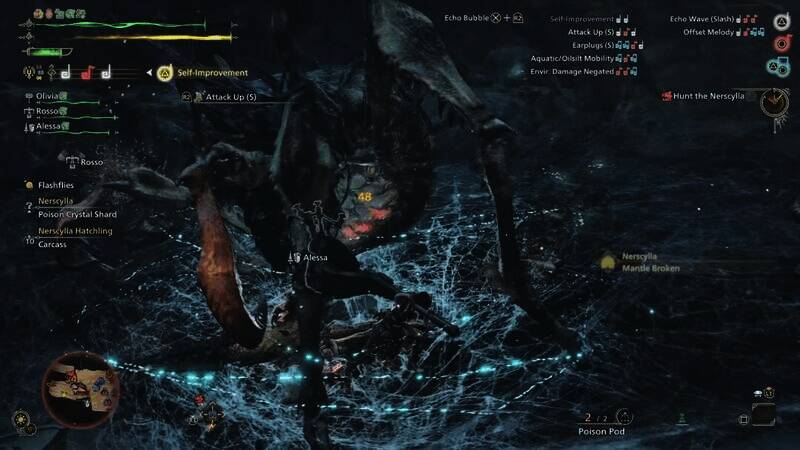Click the quest timer clock icon
The height and width of the screenshot is (450, 800).
(773, 102)
